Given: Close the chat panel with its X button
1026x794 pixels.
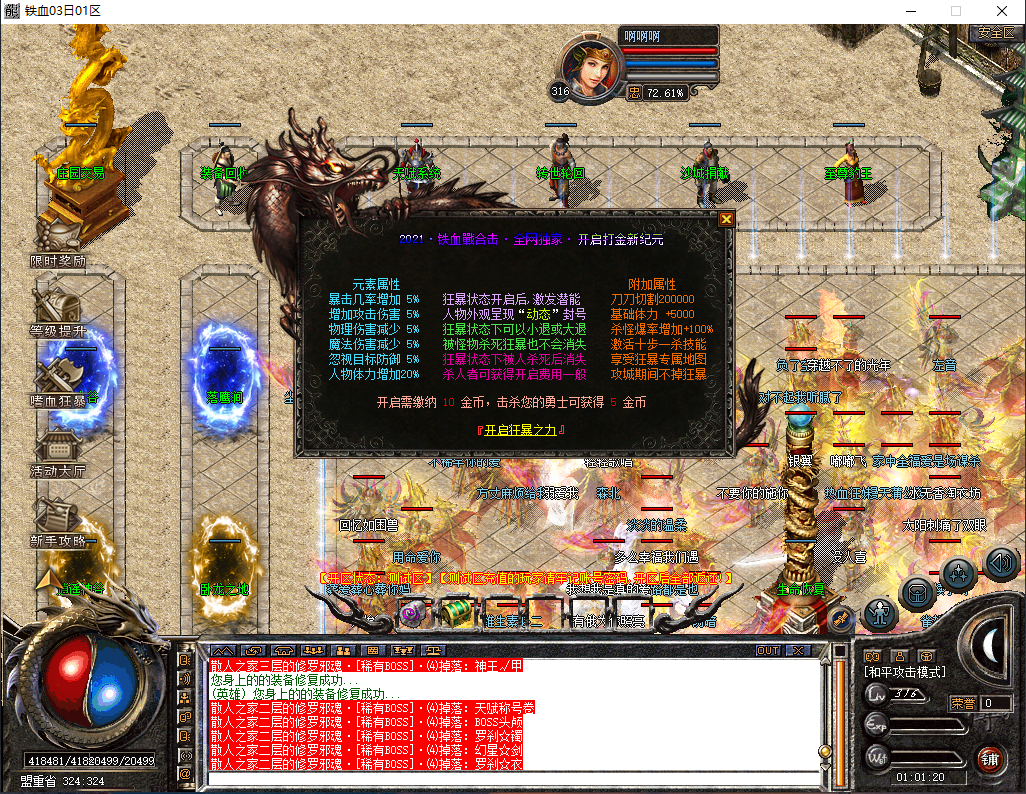Looking at the screenshot, I should point(797,650).
